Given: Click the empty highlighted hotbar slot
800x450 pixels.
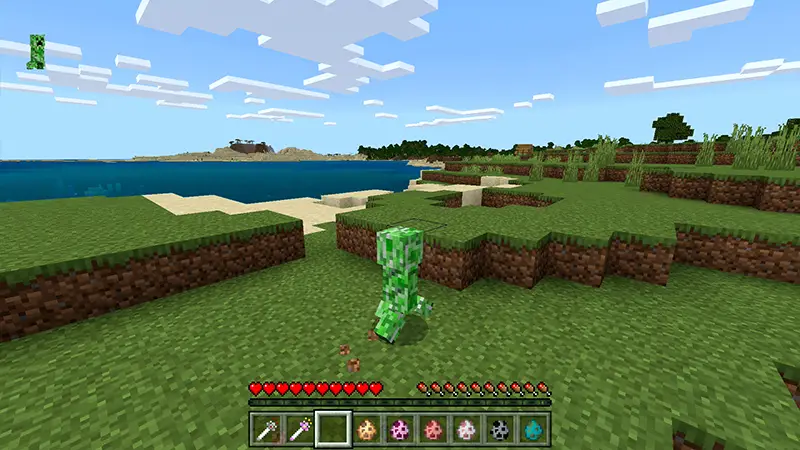Looking at the screenshot, I should click(x=334, y=428).
